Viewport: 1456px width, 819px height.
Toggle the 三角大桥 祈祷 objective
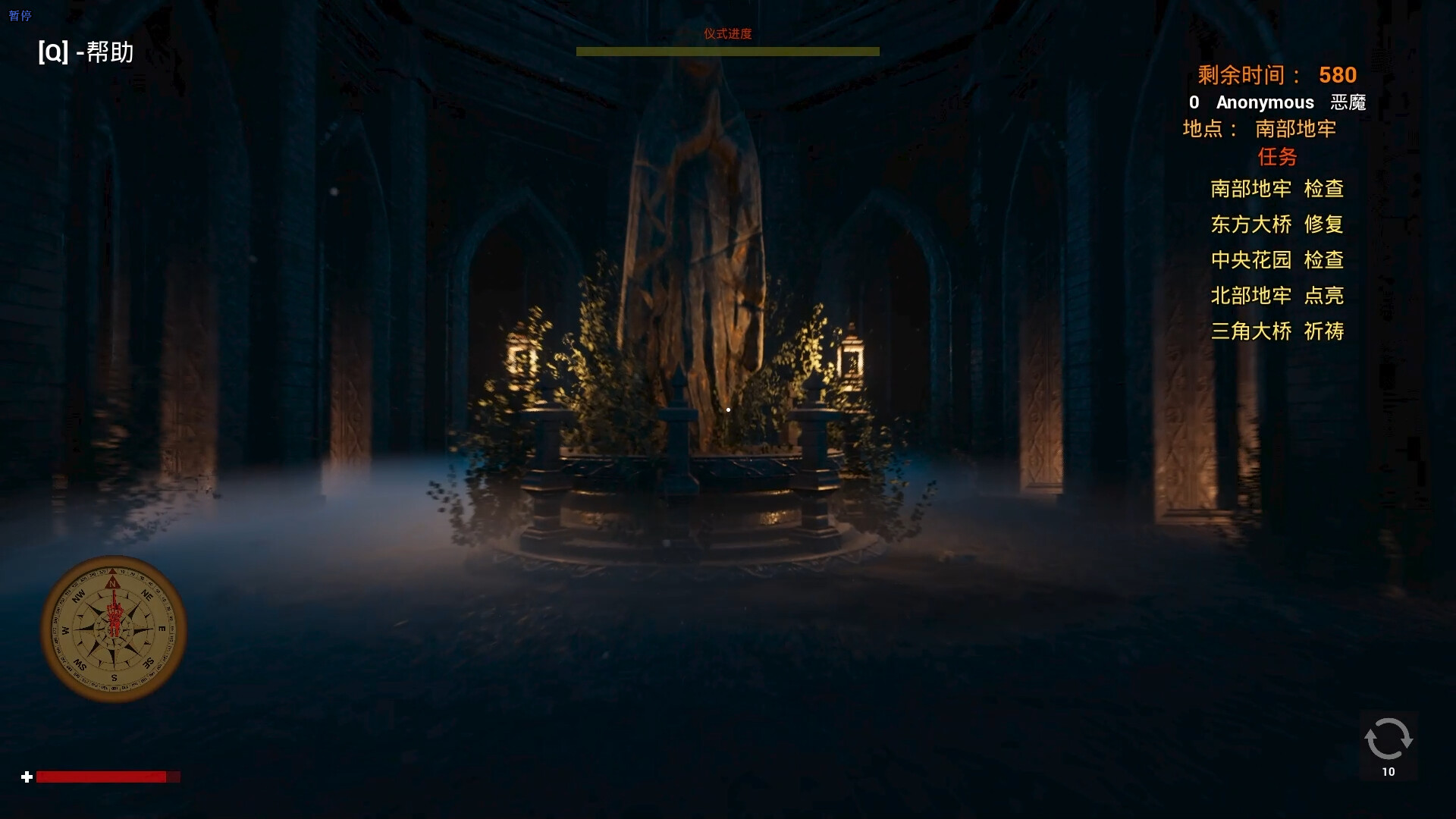[x=1277, y=332]
